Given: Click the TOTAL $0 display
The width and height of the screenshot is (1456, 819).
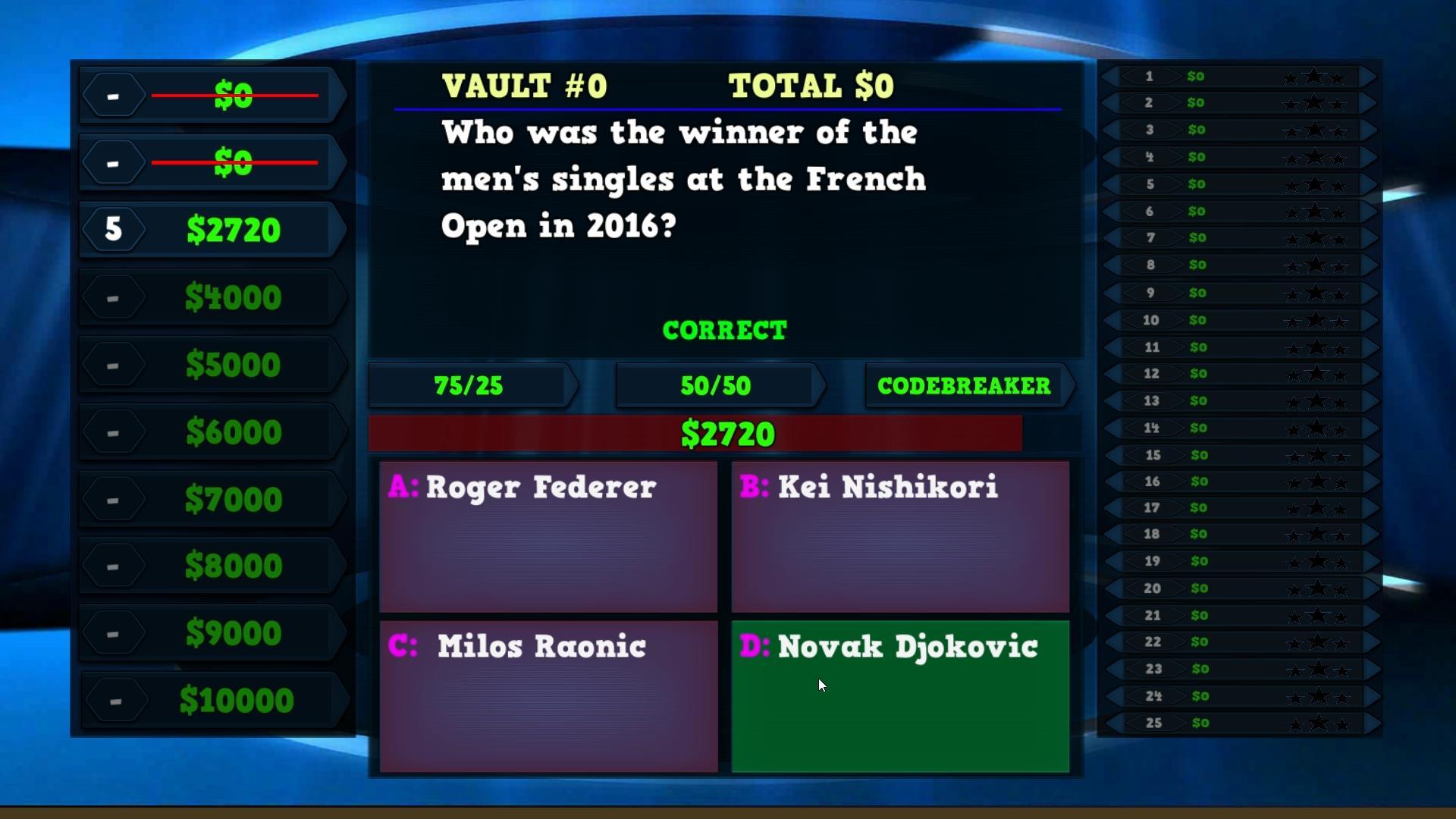Looking at the screenshot, I should pyautogui.click(x=811, y=85).
